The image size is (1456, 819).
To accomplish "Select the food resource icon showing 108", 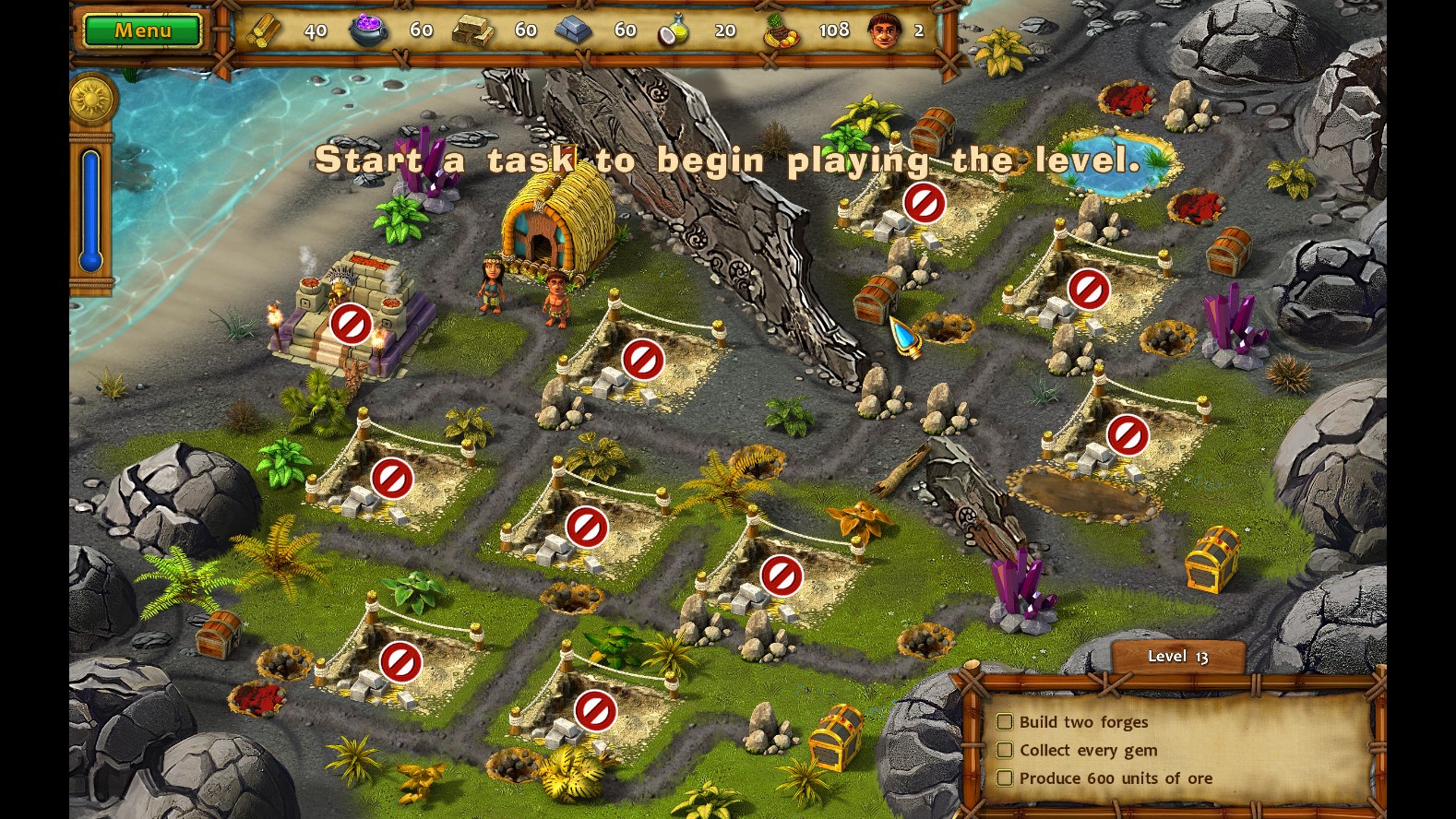I will click(x=782, y=29).
